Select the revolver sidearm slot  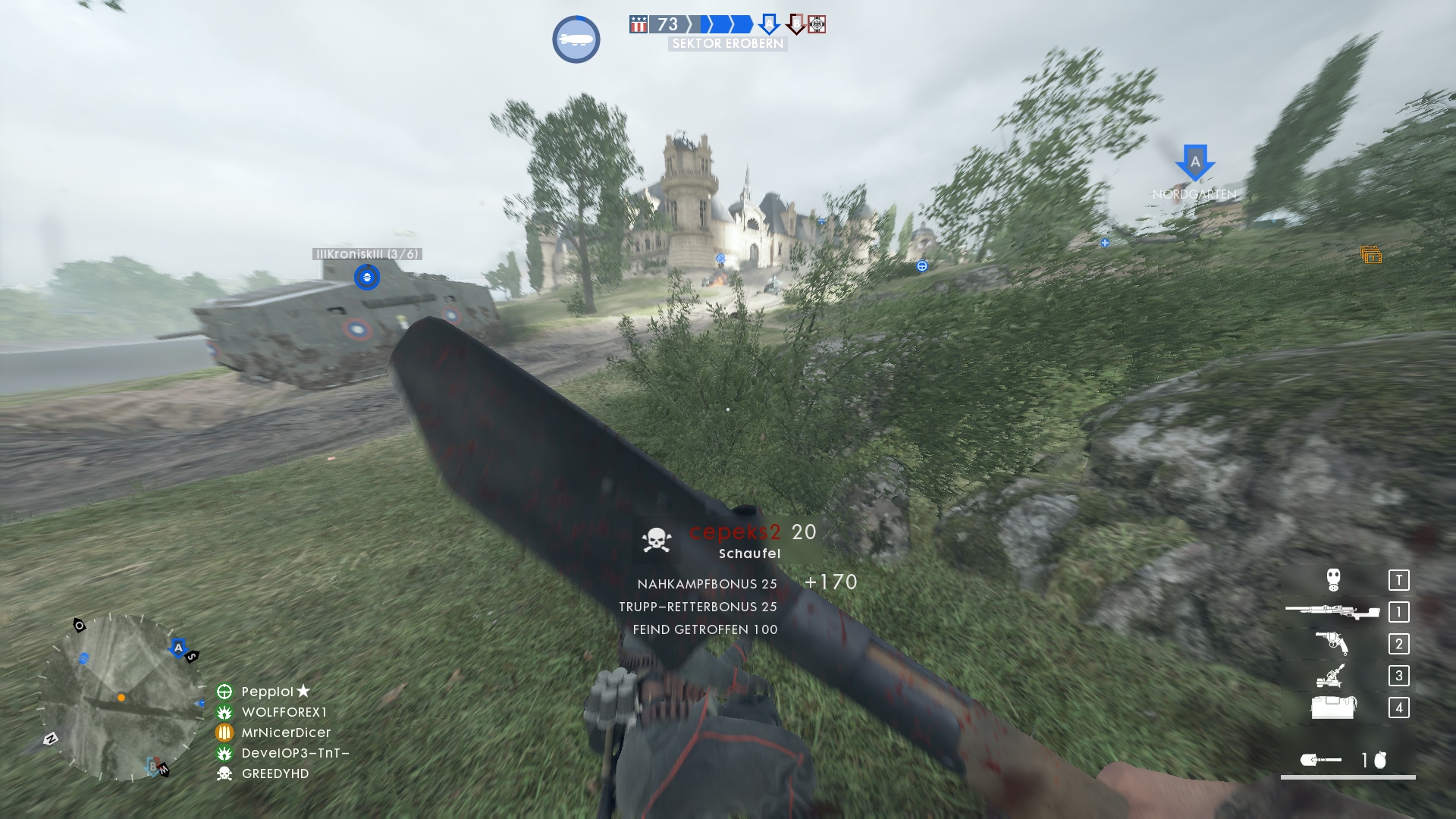pyautogui.click(x=1332, y=643)
